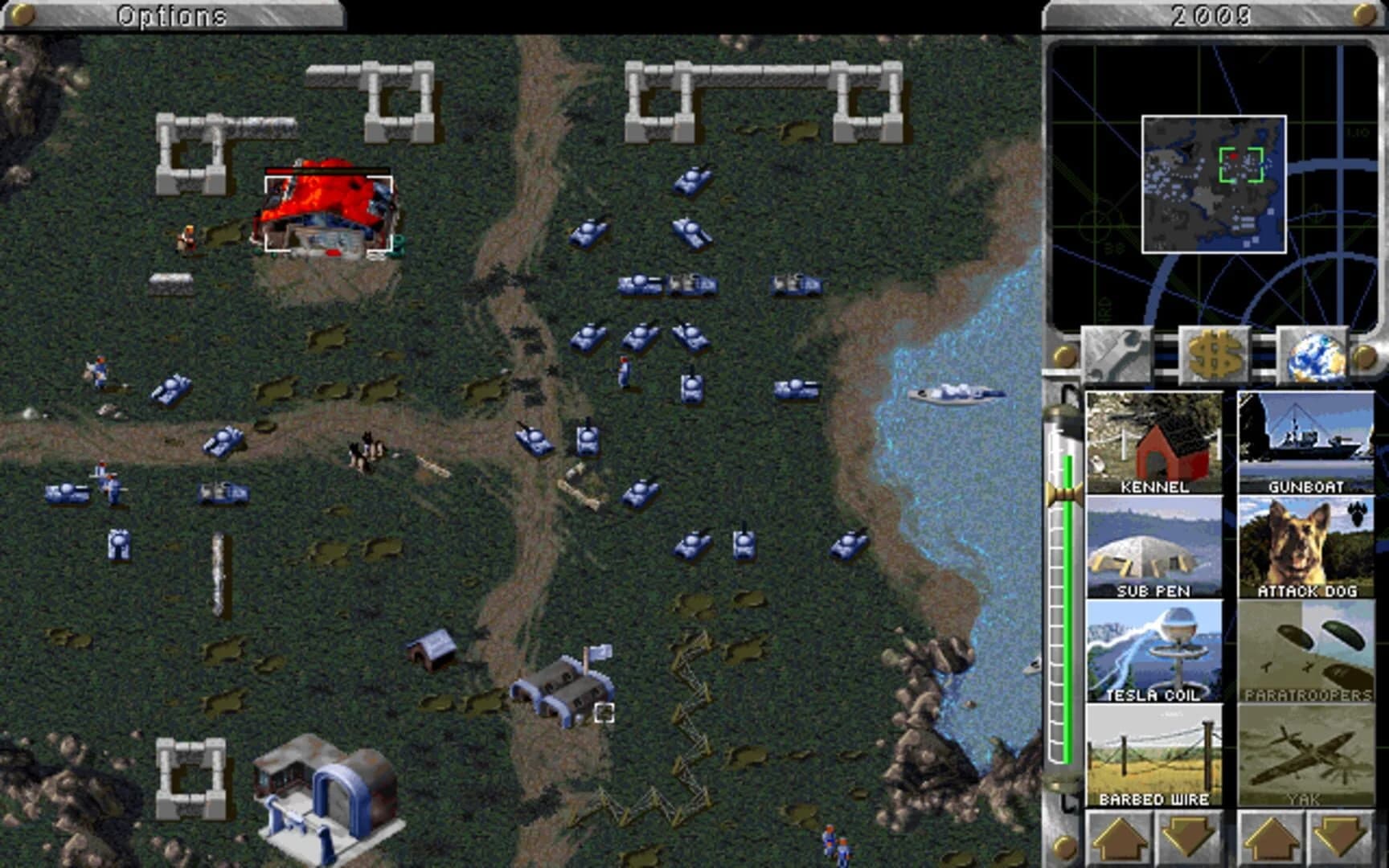Image resolution: width=1389 pixels, height=868 pixels.
Task: Click the credits counter showing 2009
Action: 1212,12
